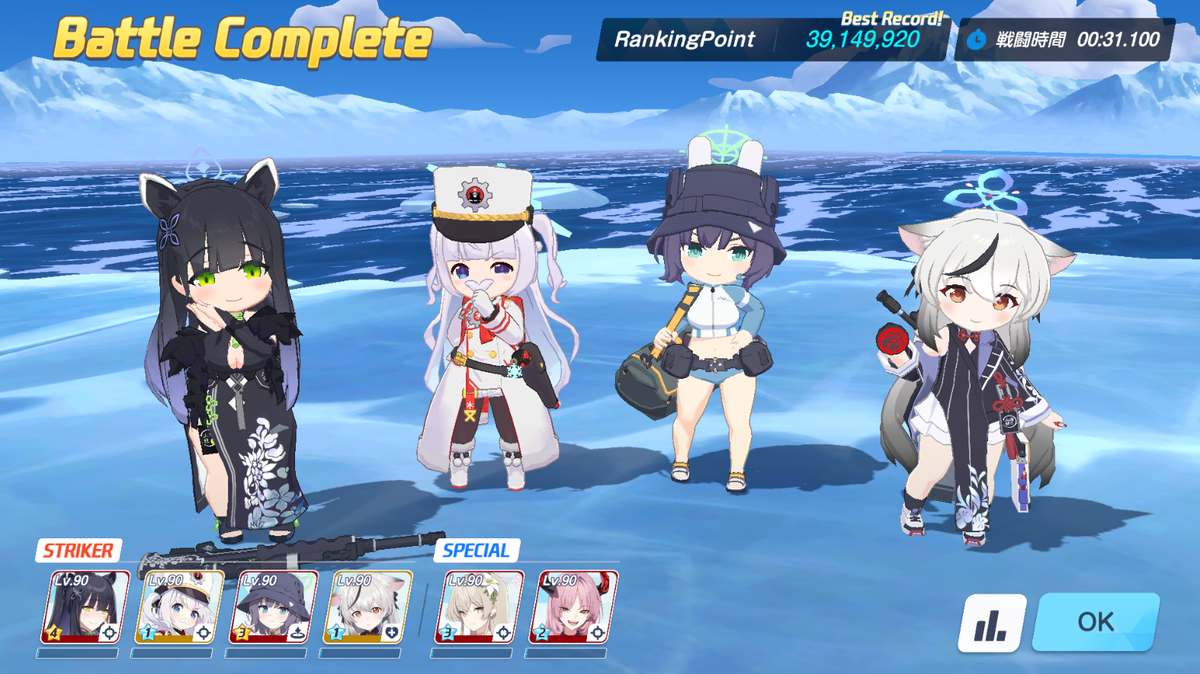Screen dimensions: 1200x674
Task: Pick the bucket-hat striker portrait
Action: click(x=273, y=607)
